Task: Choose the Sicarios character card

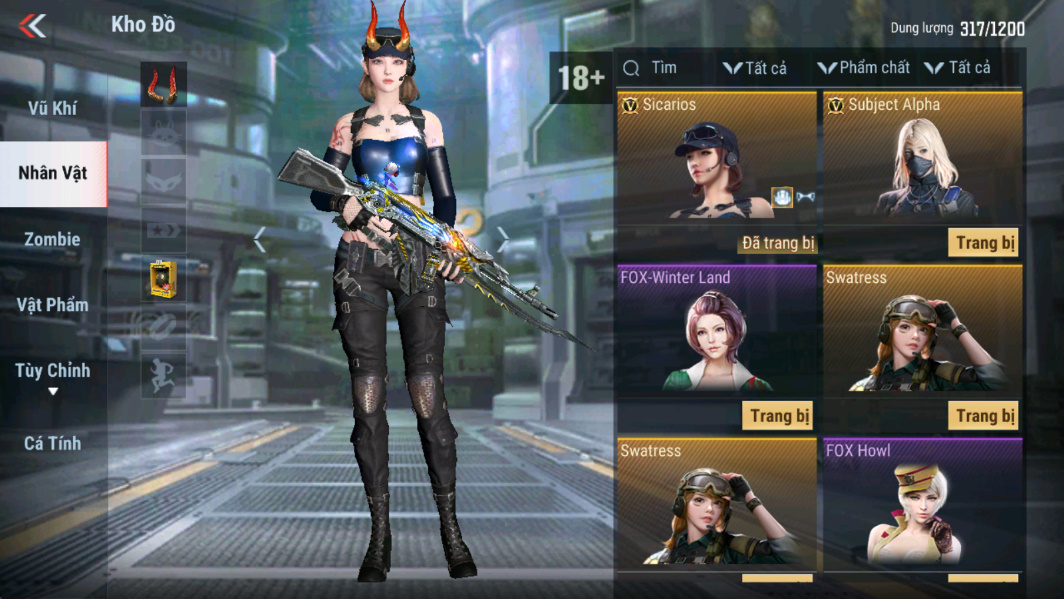Action: click(717, 160)
